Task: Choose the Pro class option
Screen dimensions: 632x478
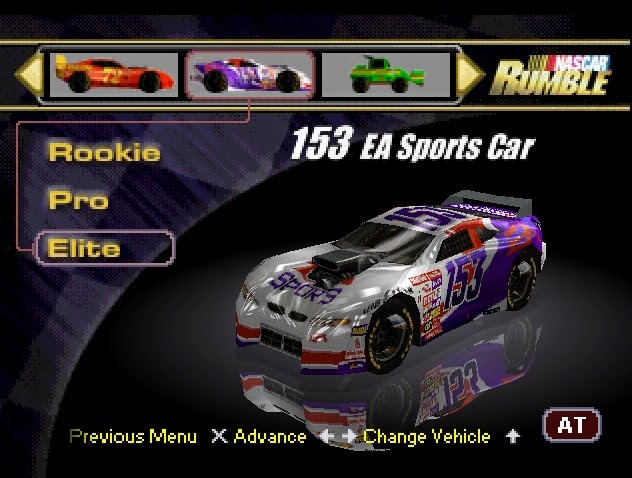Action: [x=78, y=199]
